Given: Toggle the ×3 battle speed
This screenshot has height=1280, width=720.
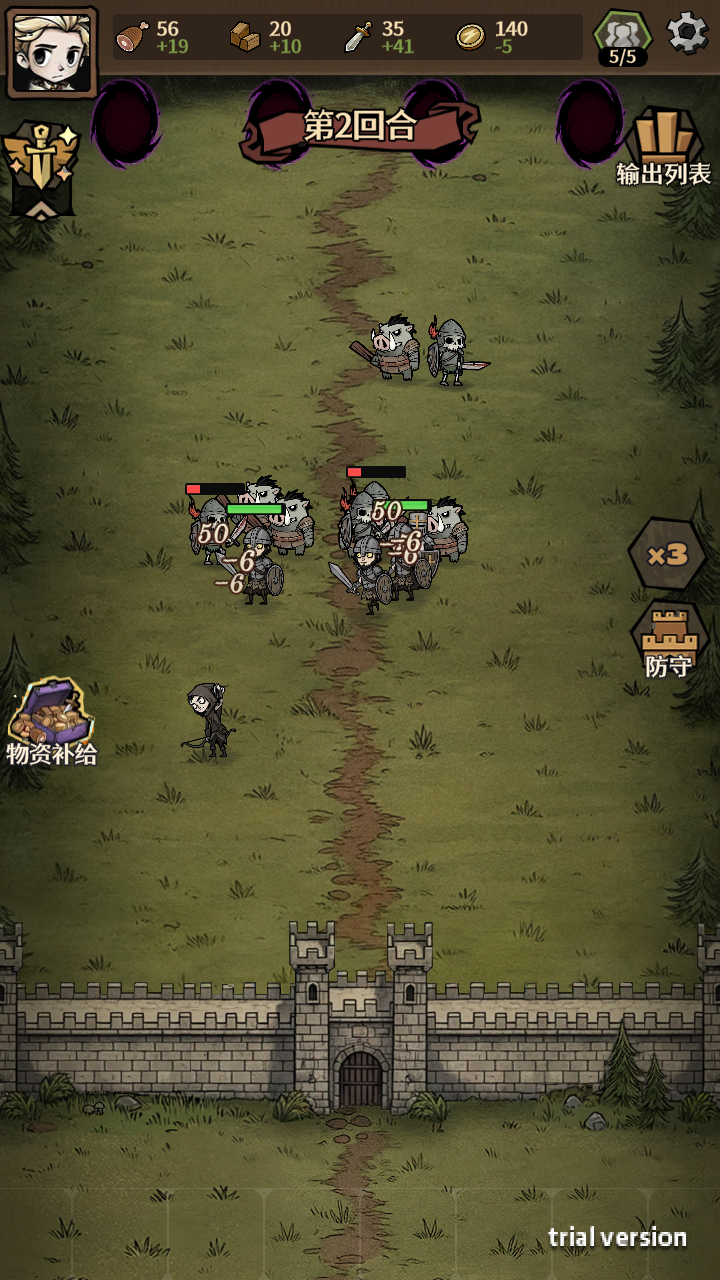Looking at the screenshot, I should 667,554.
